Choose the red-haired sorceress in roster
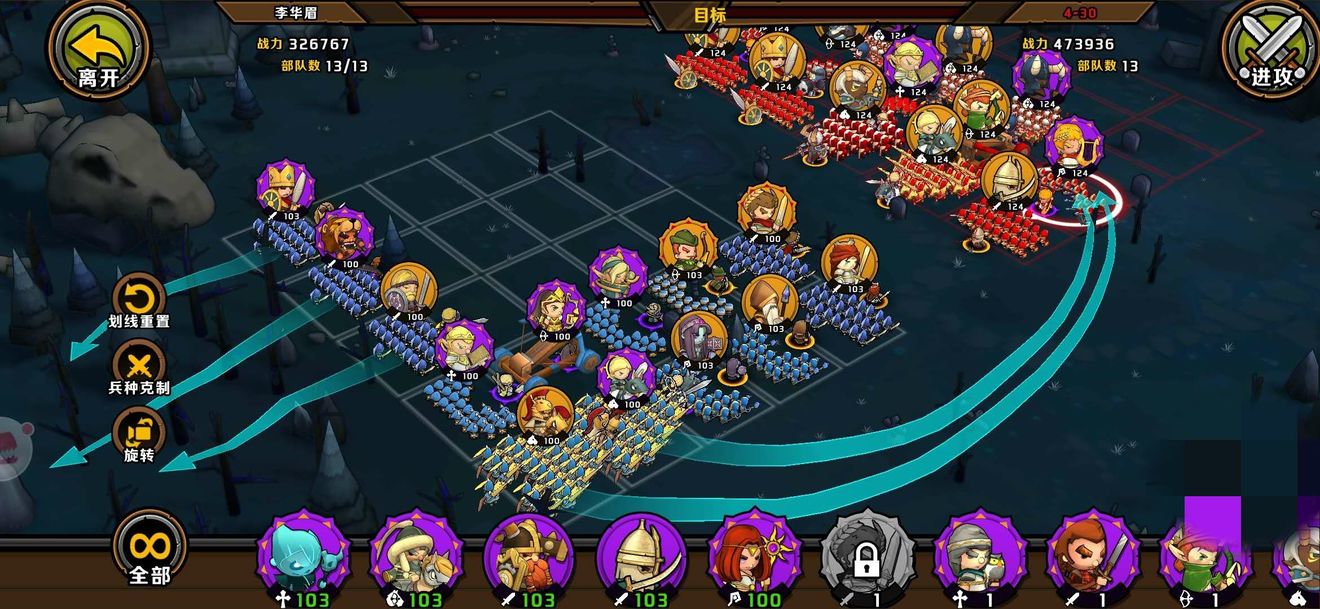This screenshot has height=609, width=1320. (x=755, y=557)
